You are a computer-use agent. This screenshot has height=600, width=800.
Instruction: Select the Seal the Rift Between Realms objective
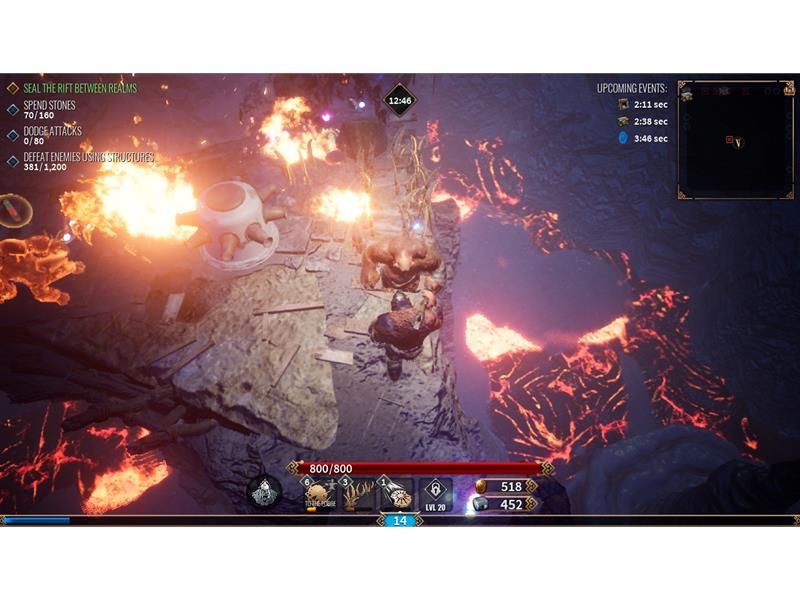[x=79, y=88]
